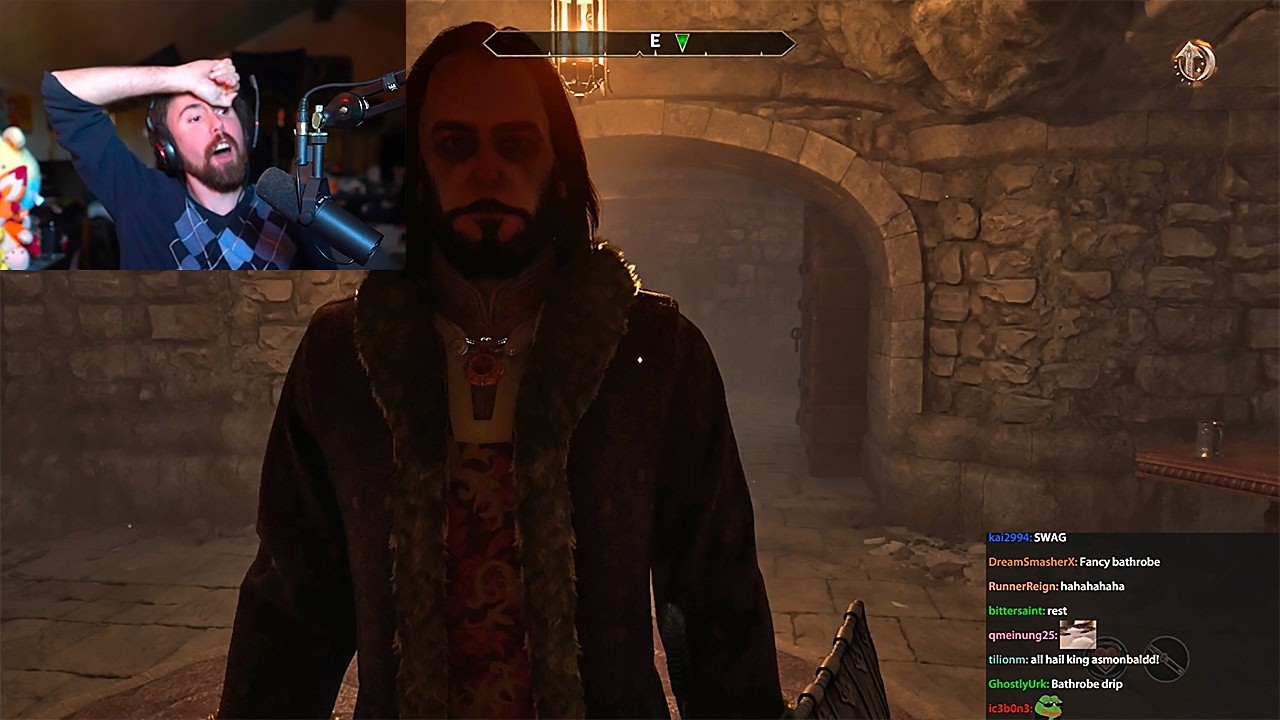Click the streamer webcam overlay
The image size is (1280, 720).
[x=200, y=135]
